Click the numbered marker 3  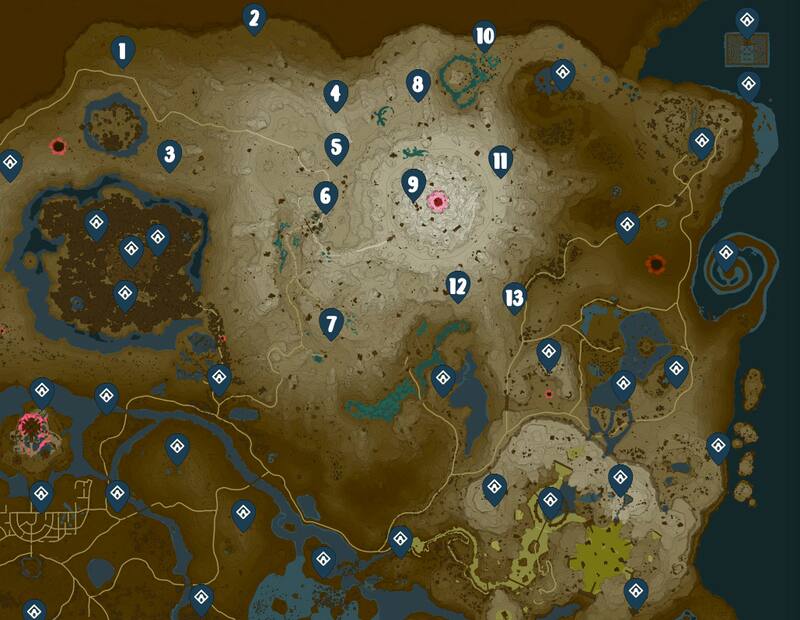(x=170, y=154)
